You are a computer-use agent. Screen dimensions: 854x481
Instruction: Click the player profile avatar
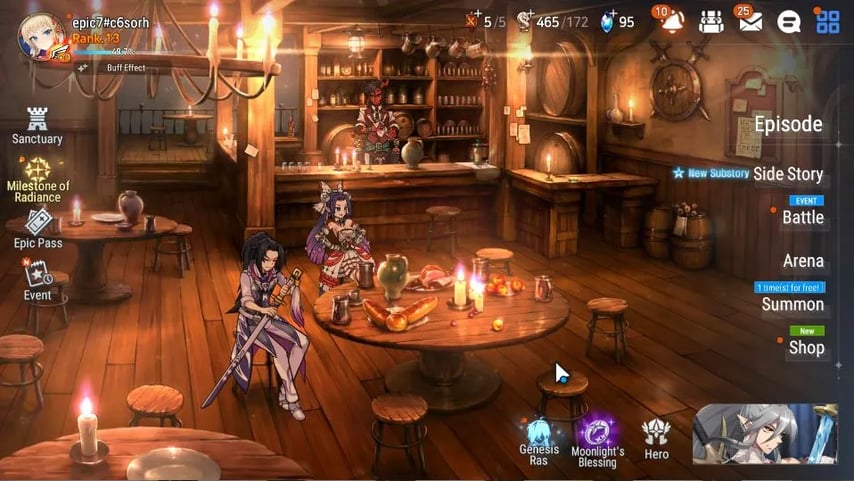[41, 36]
